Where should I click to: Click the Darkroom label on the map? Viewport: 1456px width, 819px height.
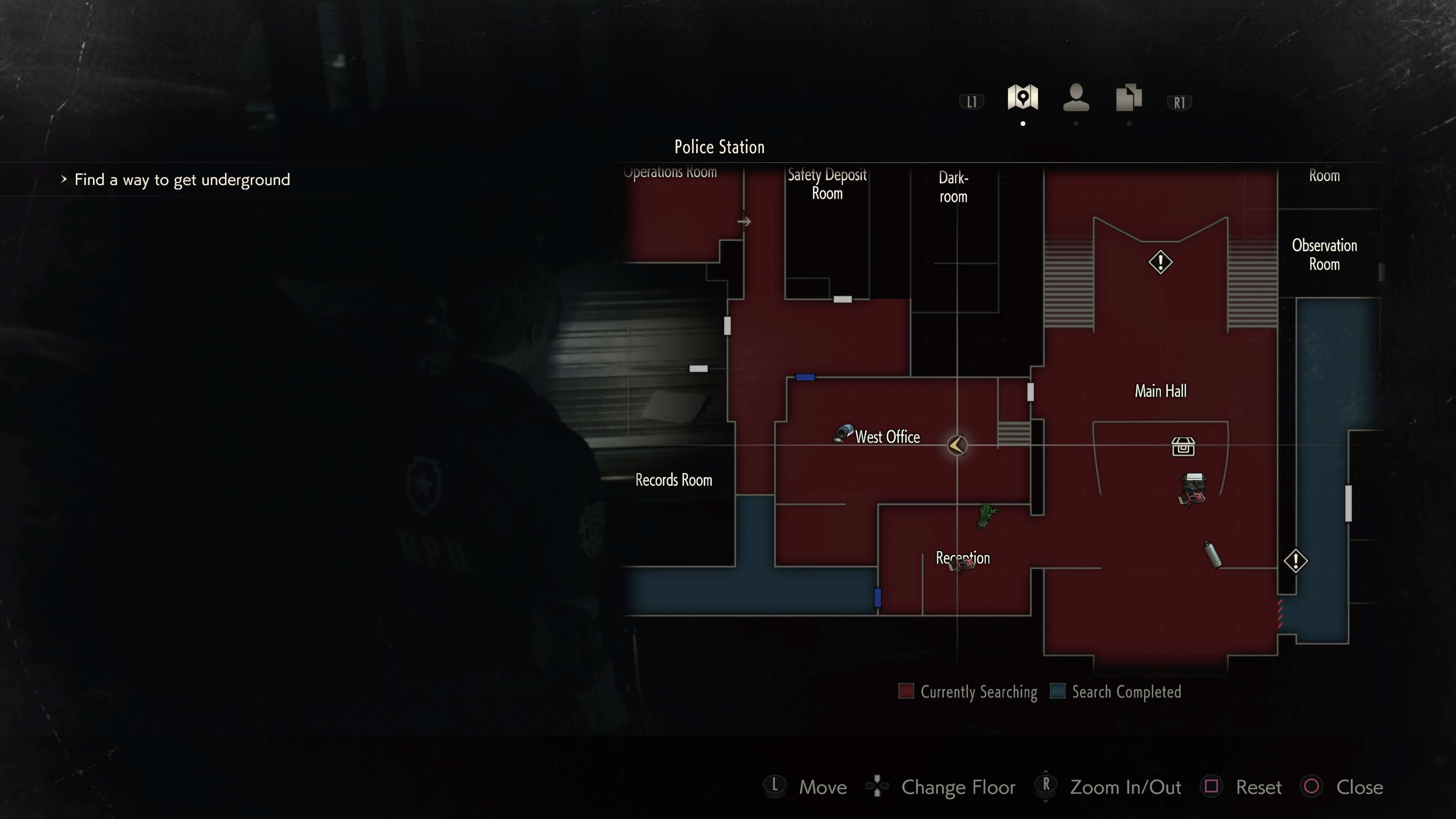(x=953, y=187)
